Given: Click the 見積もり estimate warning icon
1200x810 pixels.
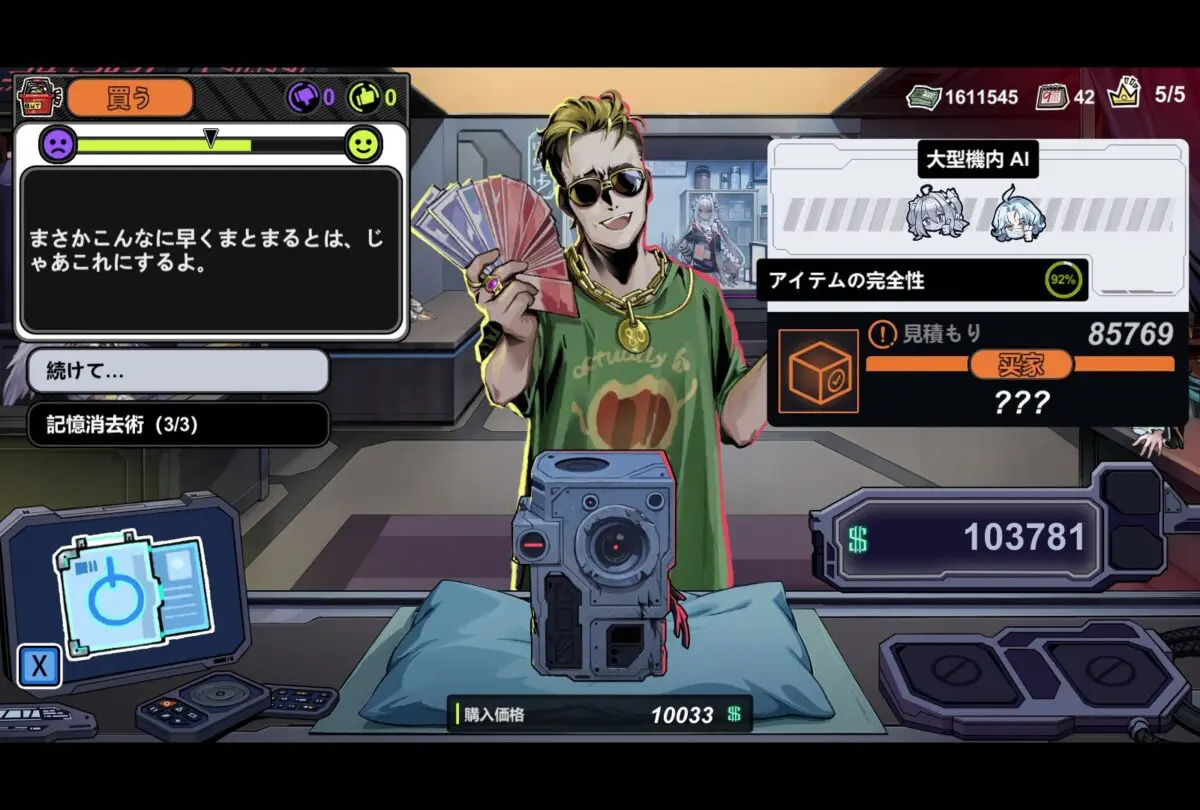Looking at the screenshot, I should (x=880, y=333).
